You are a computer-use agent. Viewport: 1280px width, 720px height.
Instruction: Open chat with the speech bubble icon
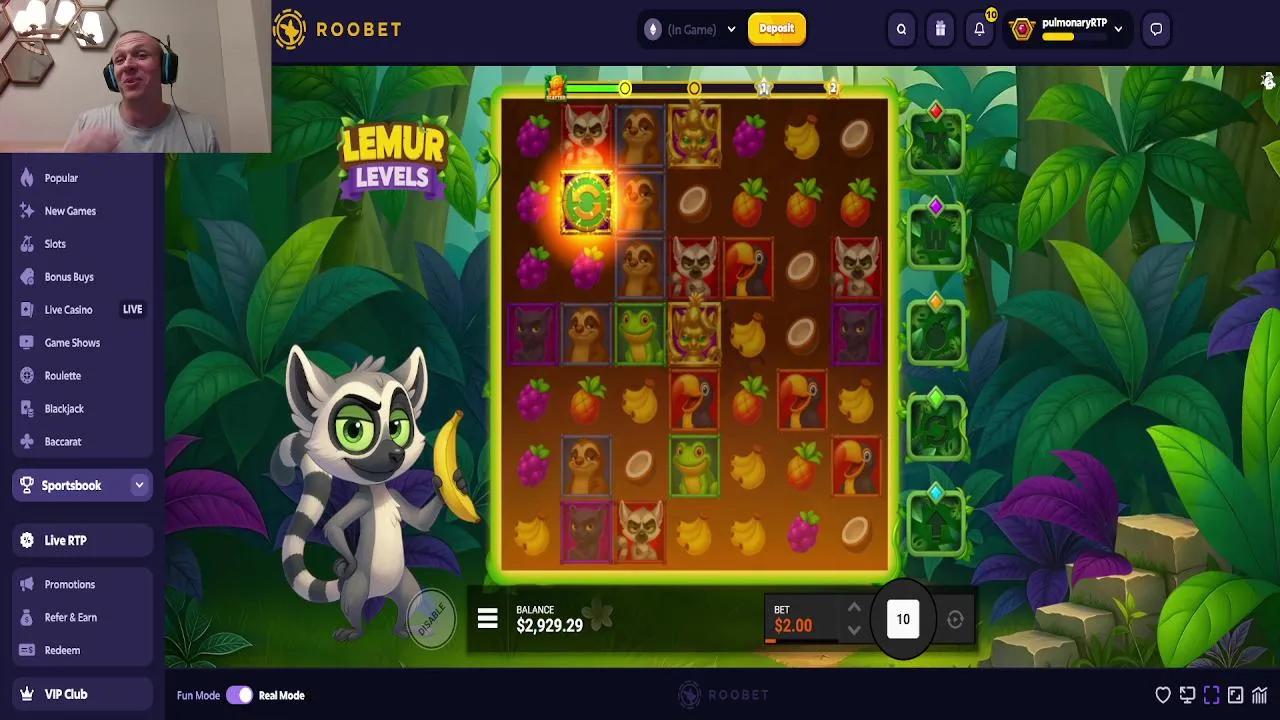tap(1156, 29)
